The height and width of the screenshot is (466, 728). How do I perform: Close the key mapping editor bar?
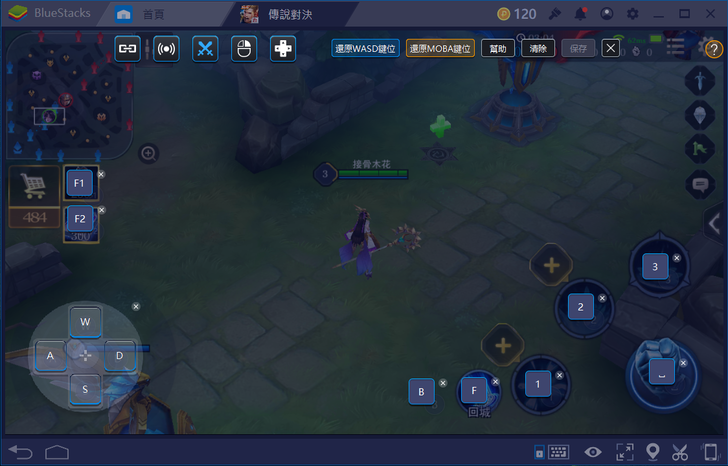click(610, 48)
